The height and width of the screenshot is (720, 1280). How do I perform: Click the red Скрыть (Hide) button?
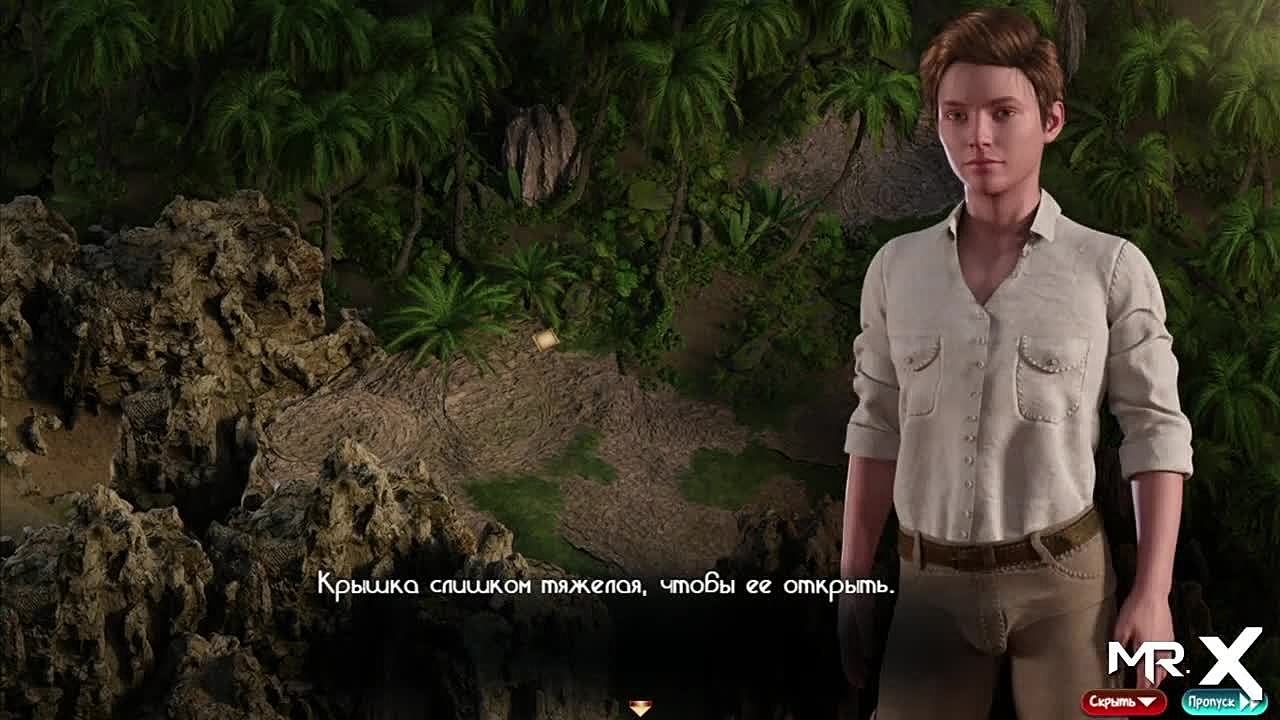click(x=1123, y=701)
